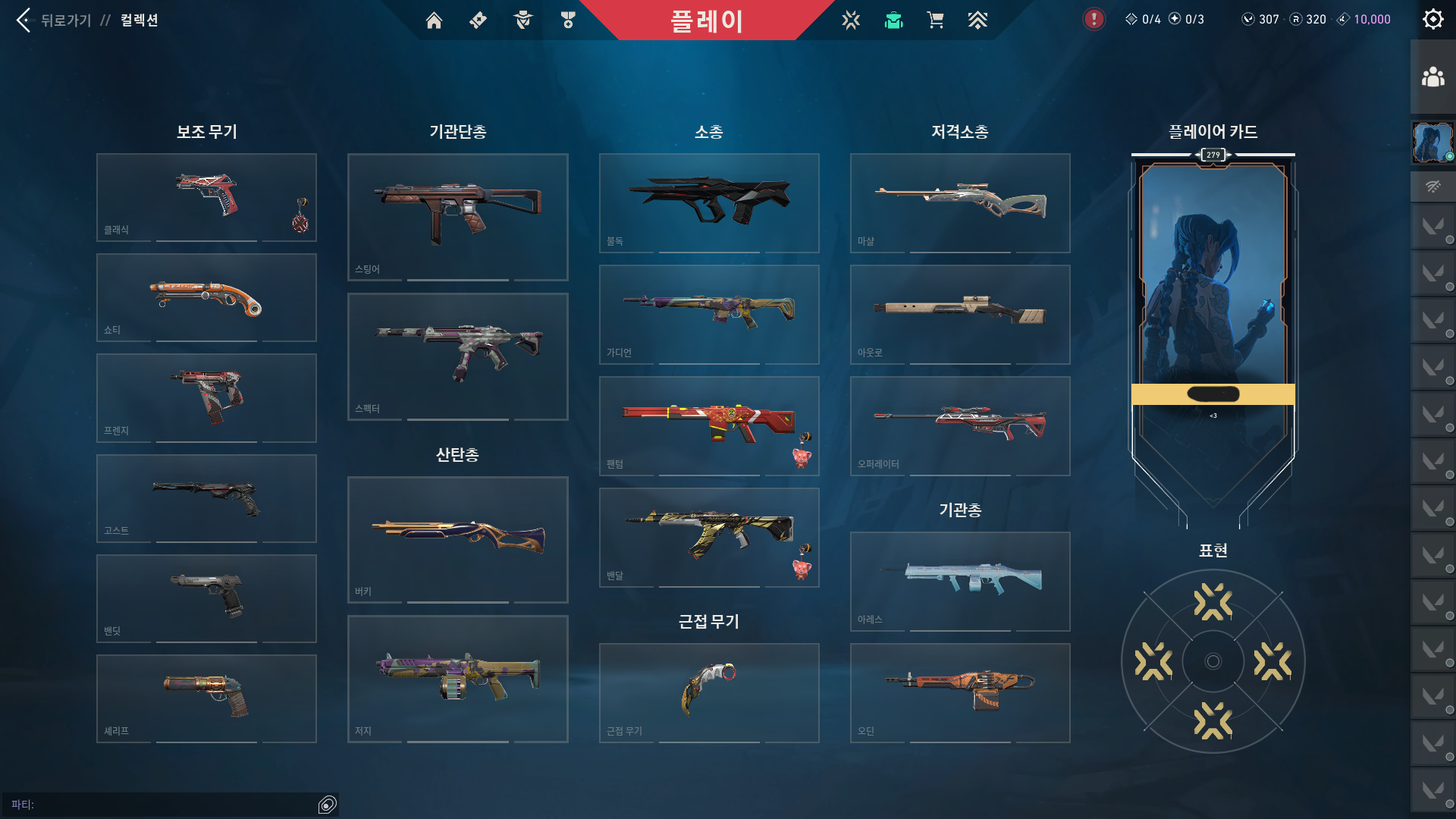
Task: Click the yellow progress bar on the player card
Action: [x=1213, y=393]
